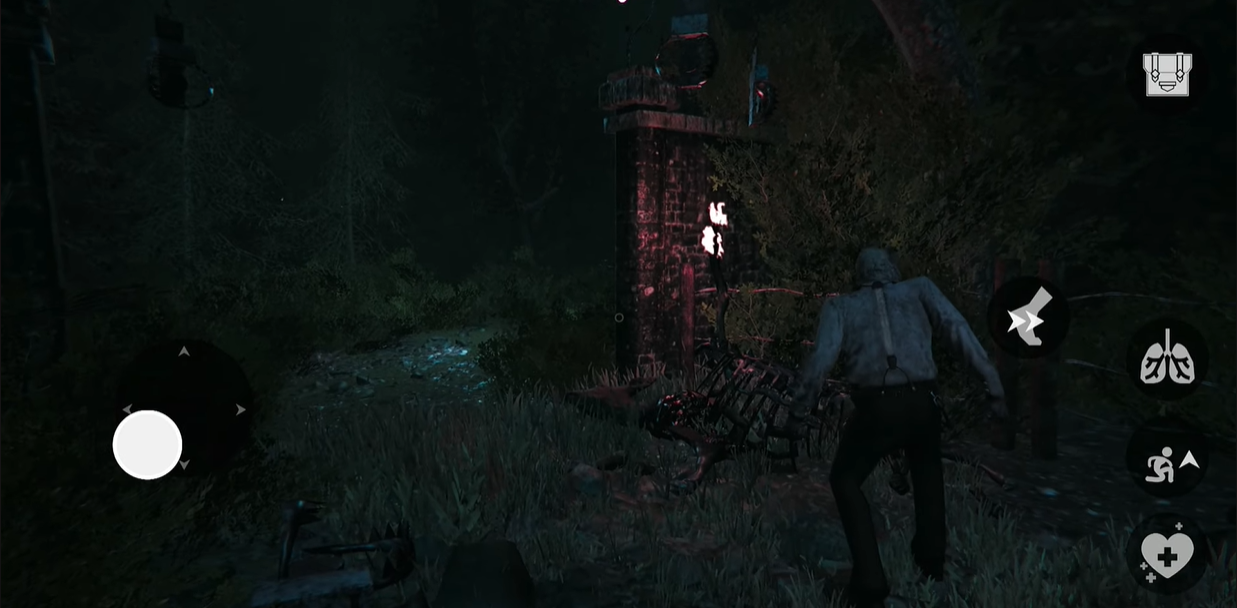Open the backpack inventory icon
Screen dimensions: 1237x608
coord(1166,74)
